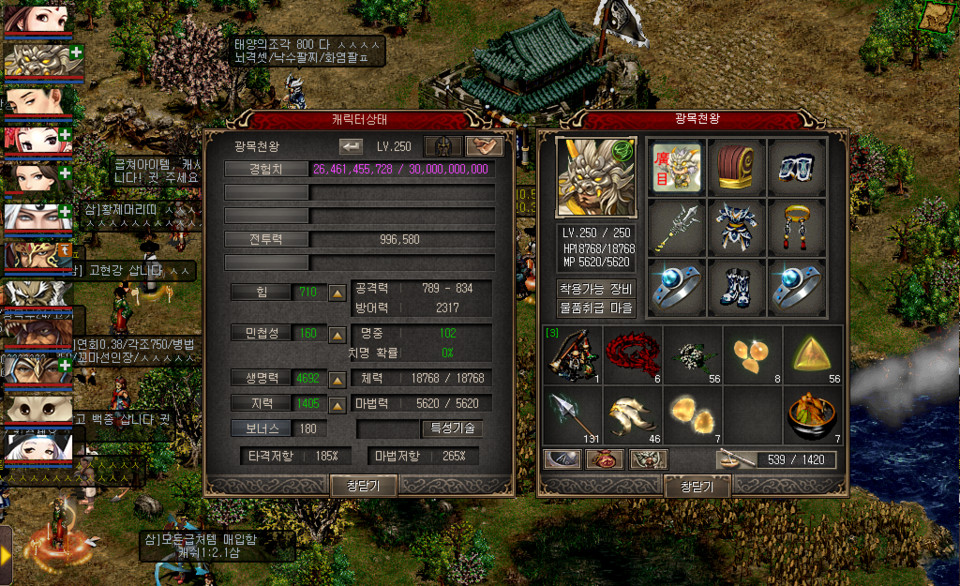This screenshot has width=960, height=586.
Task: Raise the 민첩성 agility stat
Action: tap(338, 334)
